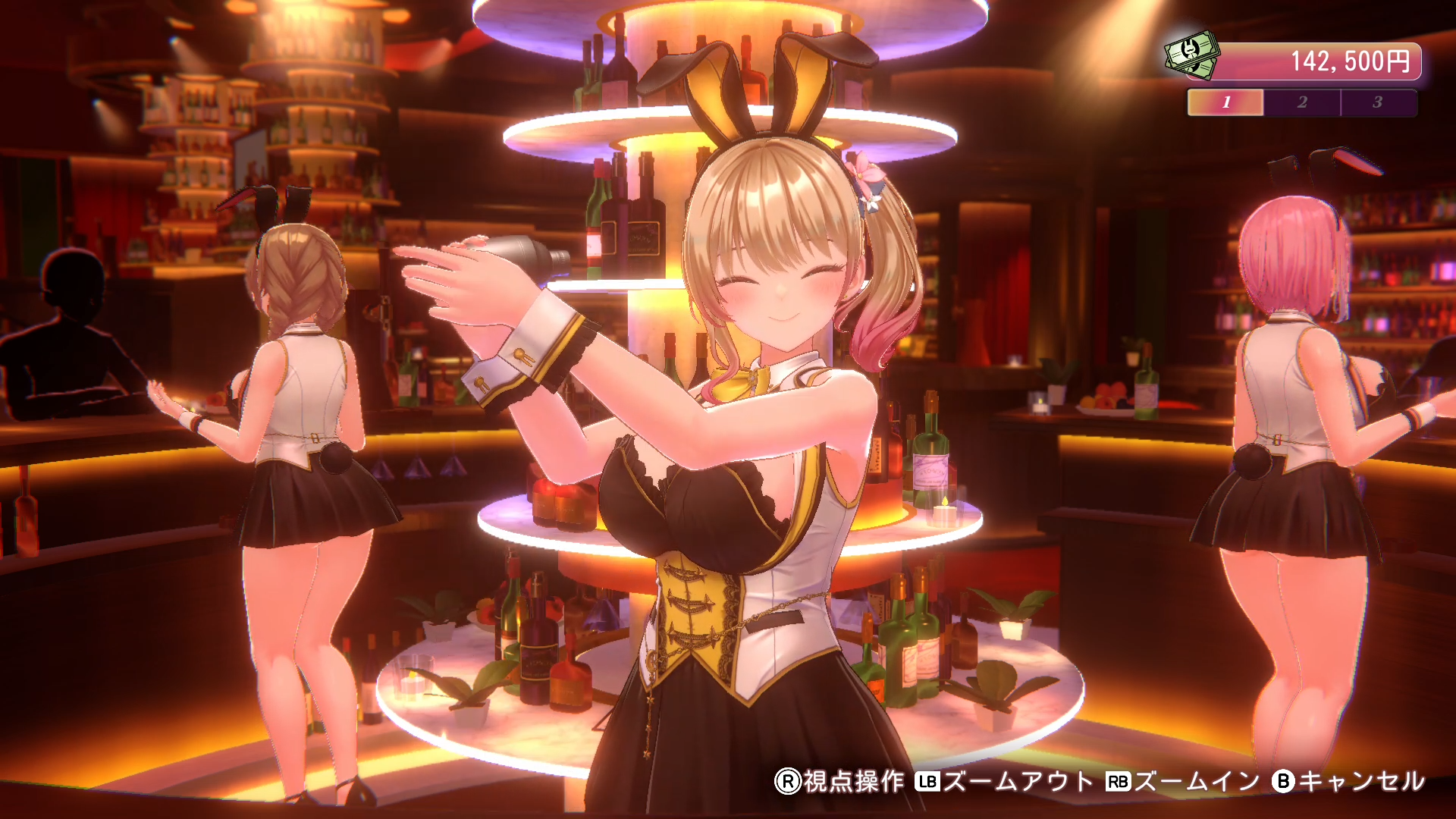Select the highlighted page tab 1

(x=1225, y=101)
